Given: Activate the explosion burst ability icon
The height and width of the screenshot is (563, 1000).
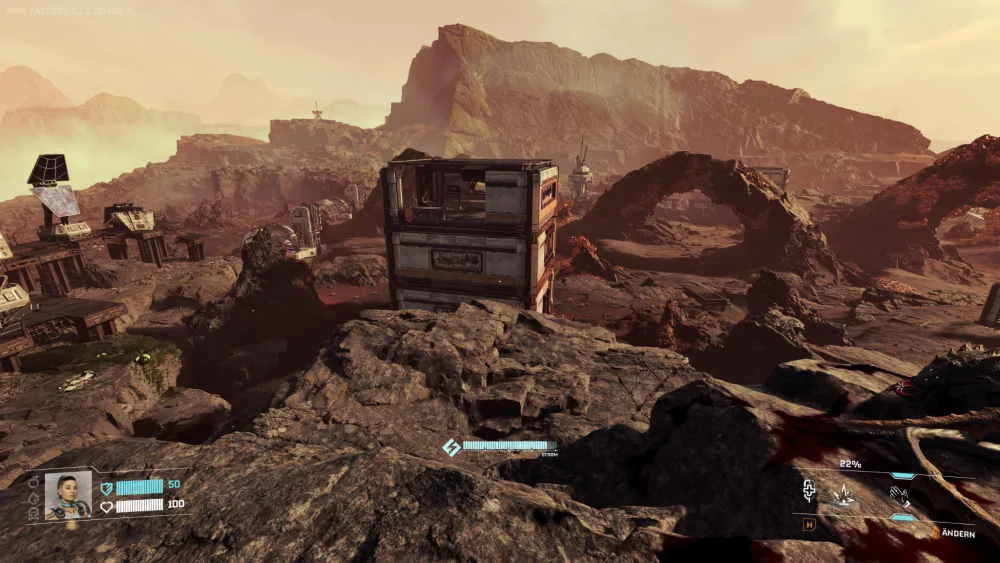Looking at the screenshot, I should (x=844, y=493).
